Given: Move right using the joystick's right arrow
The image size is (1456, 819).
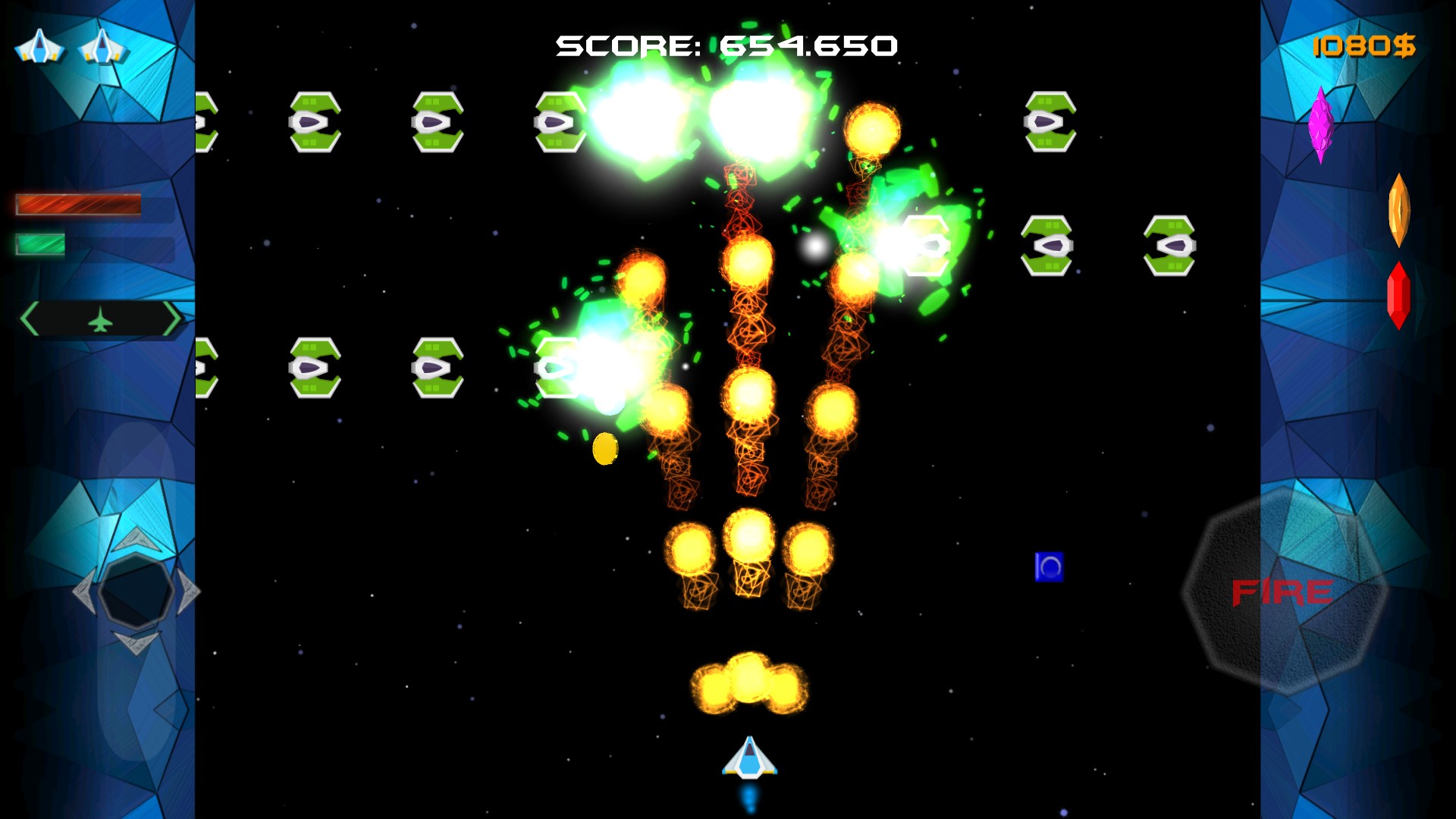Looking at the screenshot, I should tap(188, 591).
